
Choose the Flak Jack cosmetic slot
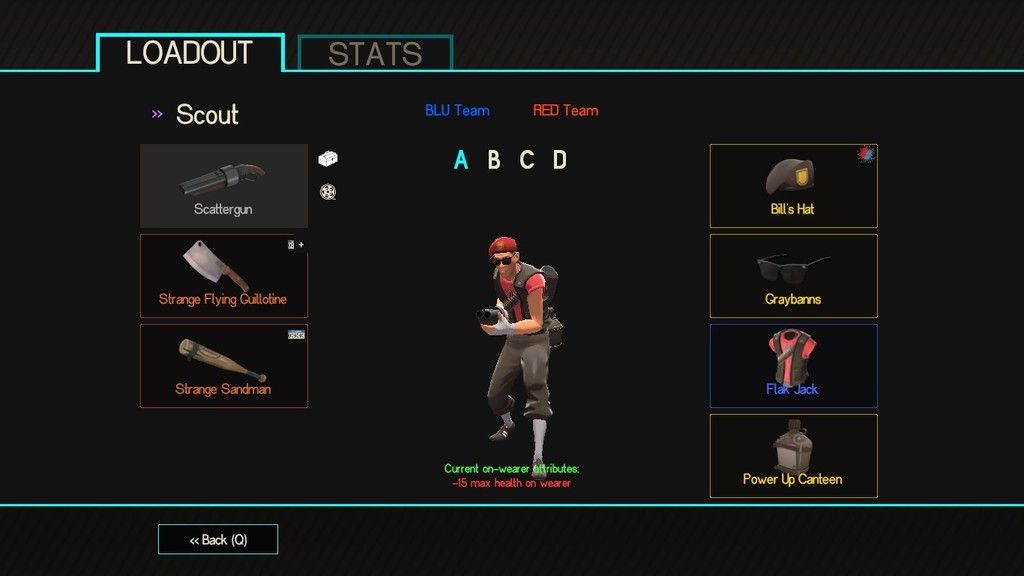click(793, 366)
